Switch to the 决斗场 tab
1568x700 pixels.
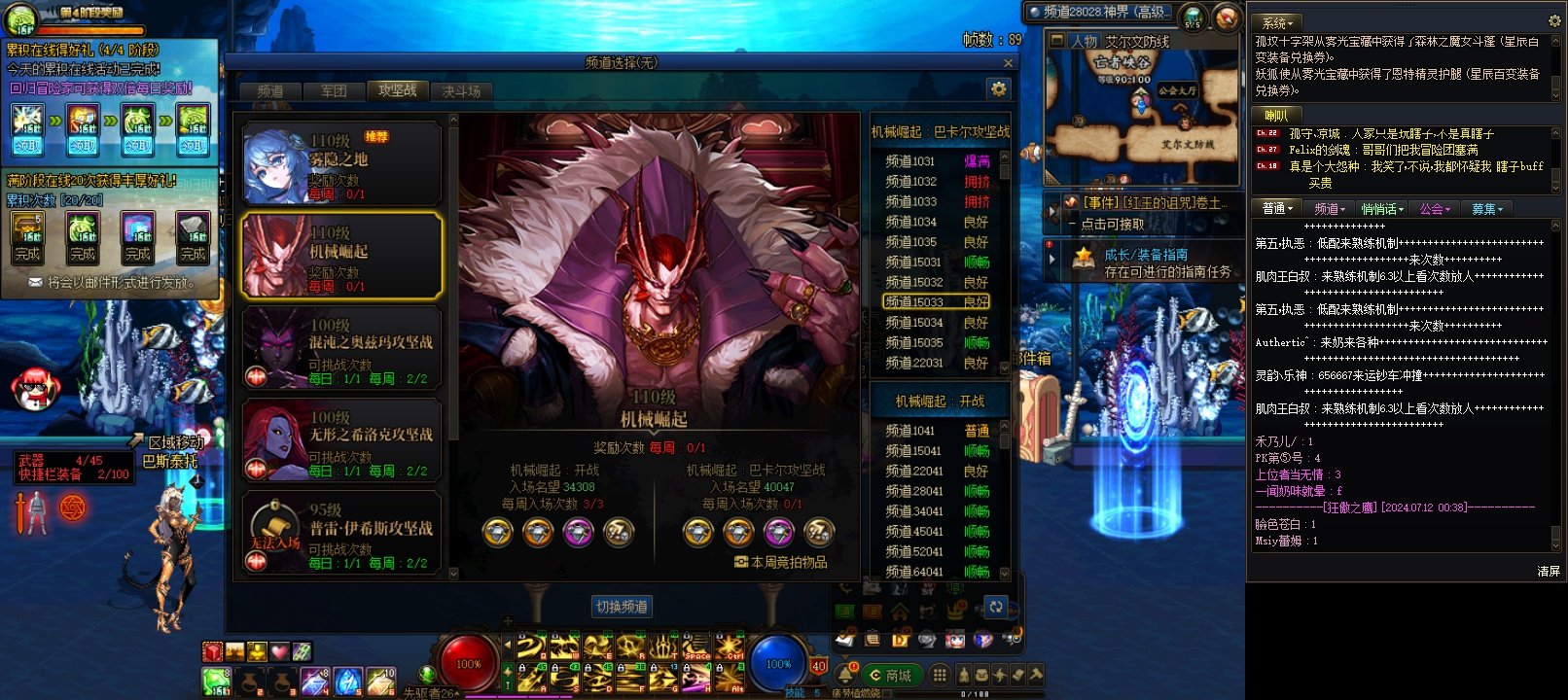(x=461, y=91)
